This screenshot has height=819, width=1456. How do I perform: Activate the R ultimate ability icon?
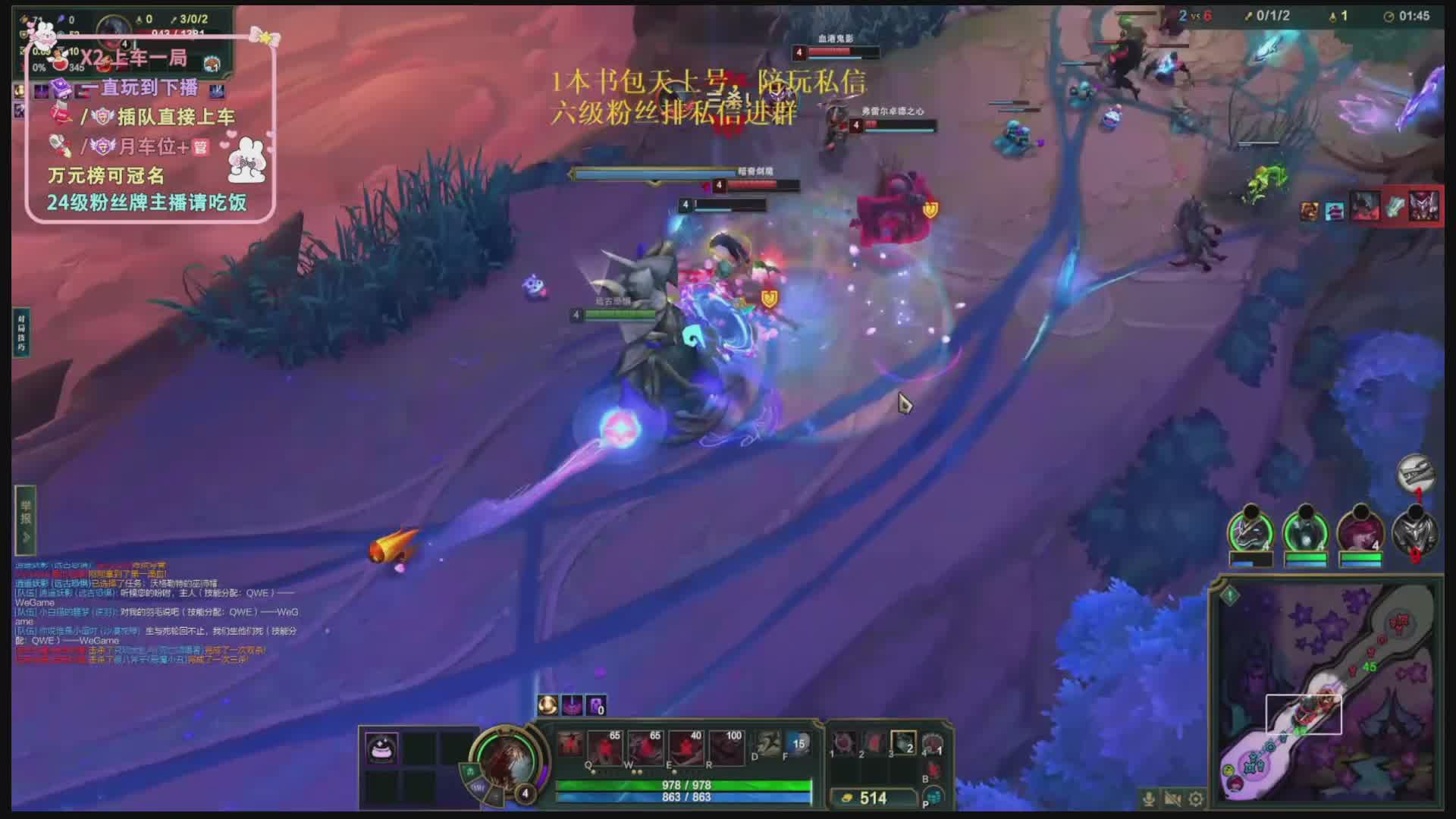tap(726, 746)
